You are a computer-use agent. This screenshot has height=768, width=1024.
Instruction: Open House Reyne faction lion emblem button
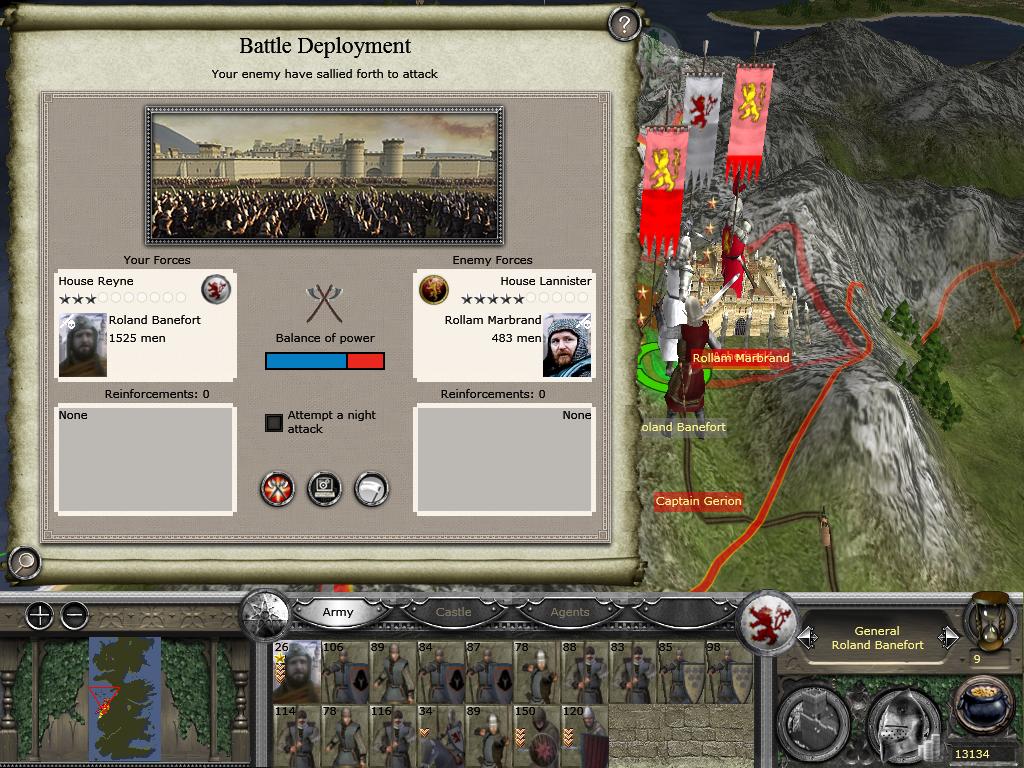[767, 622]
